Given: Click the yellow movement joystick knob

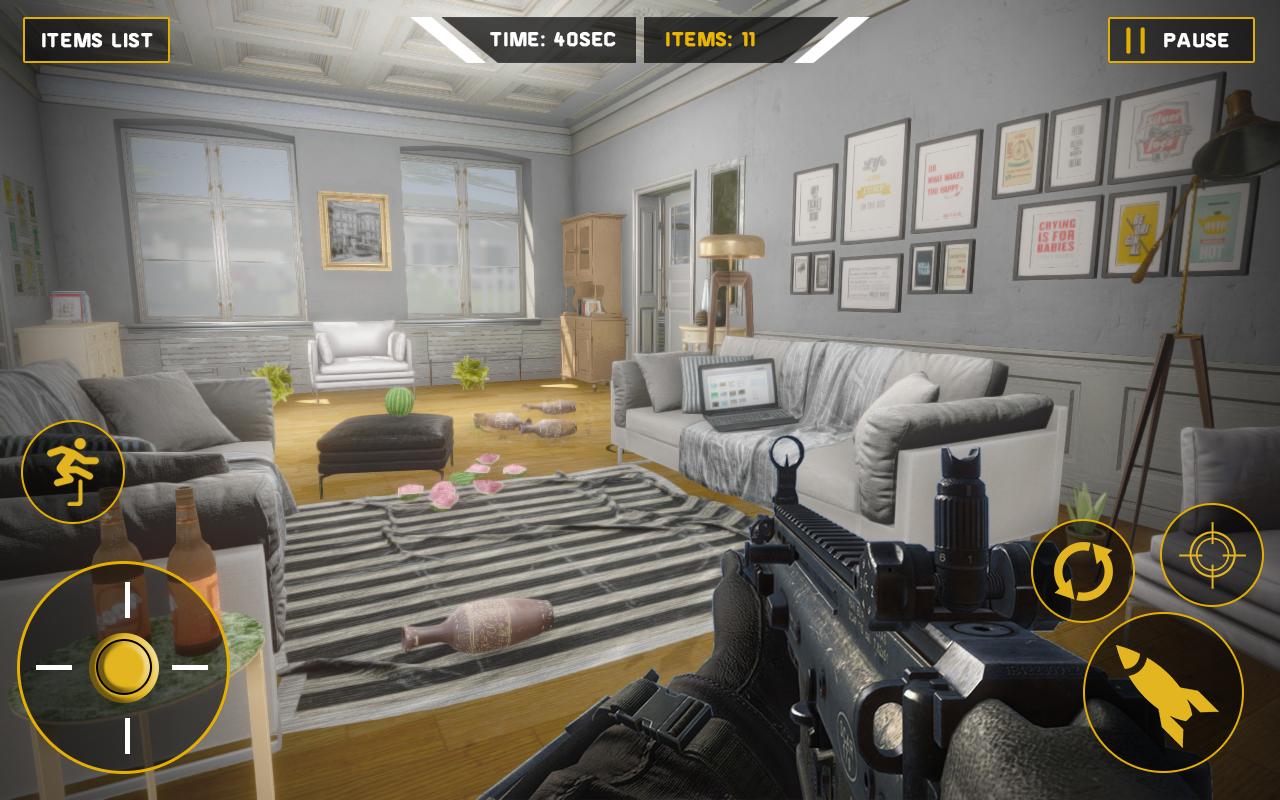Looking at the screenshot, I should pyautogui.click(x=124, y=667).
